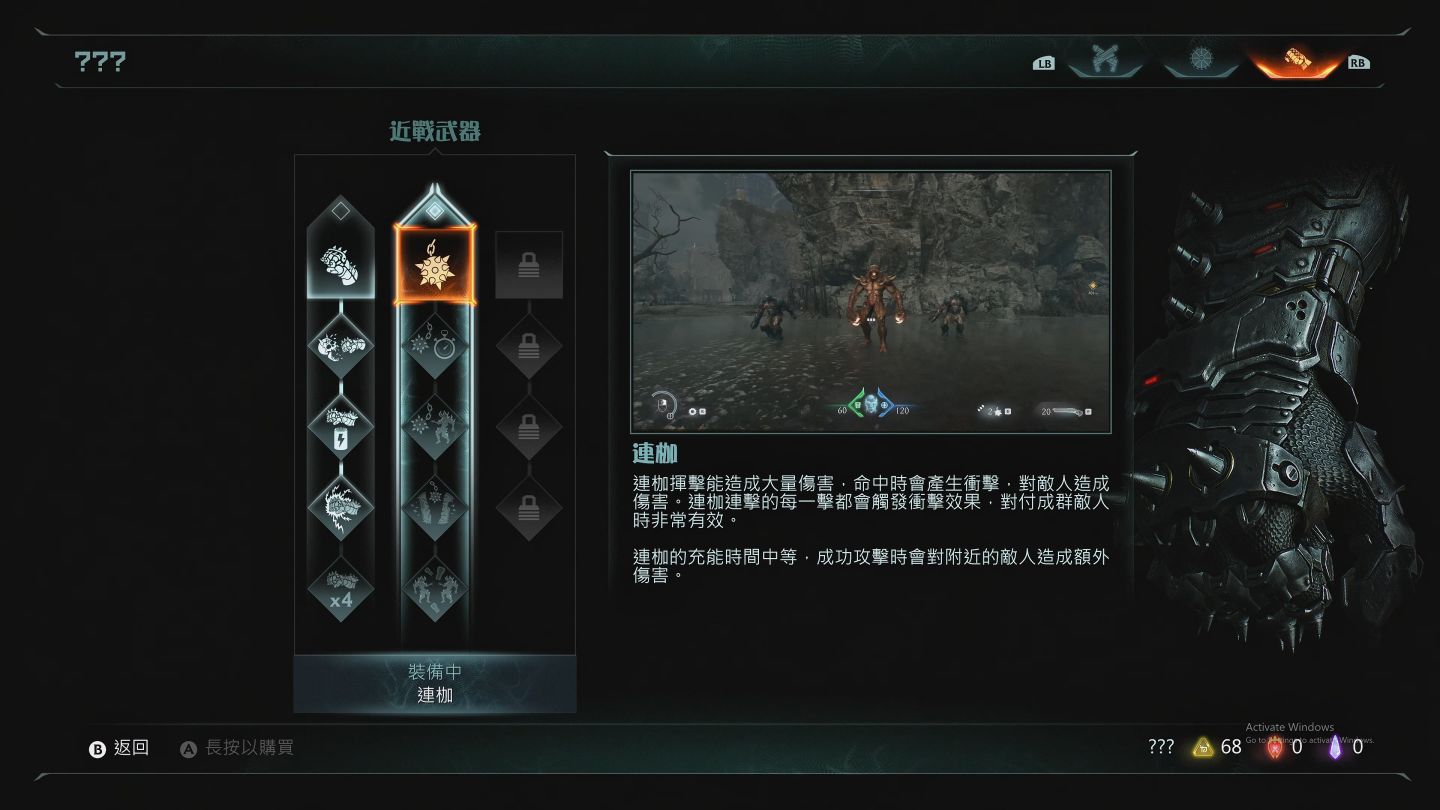Click the 返回 back option
The height and width of the screenshot is (810, 1440).
click(120, 748)
